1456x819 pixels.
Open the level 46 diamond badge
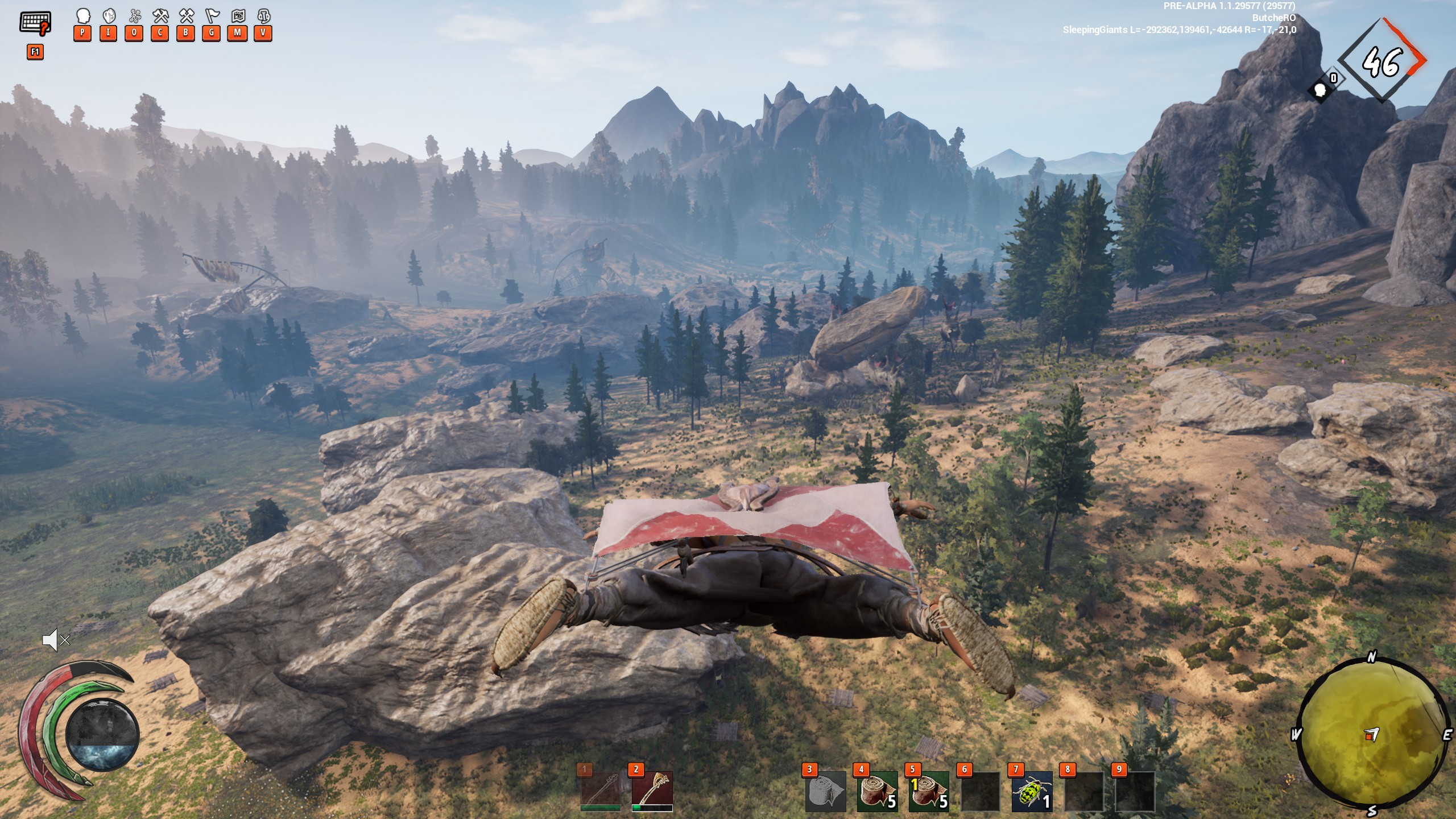pyautogui.click(x=1381, y=60)
